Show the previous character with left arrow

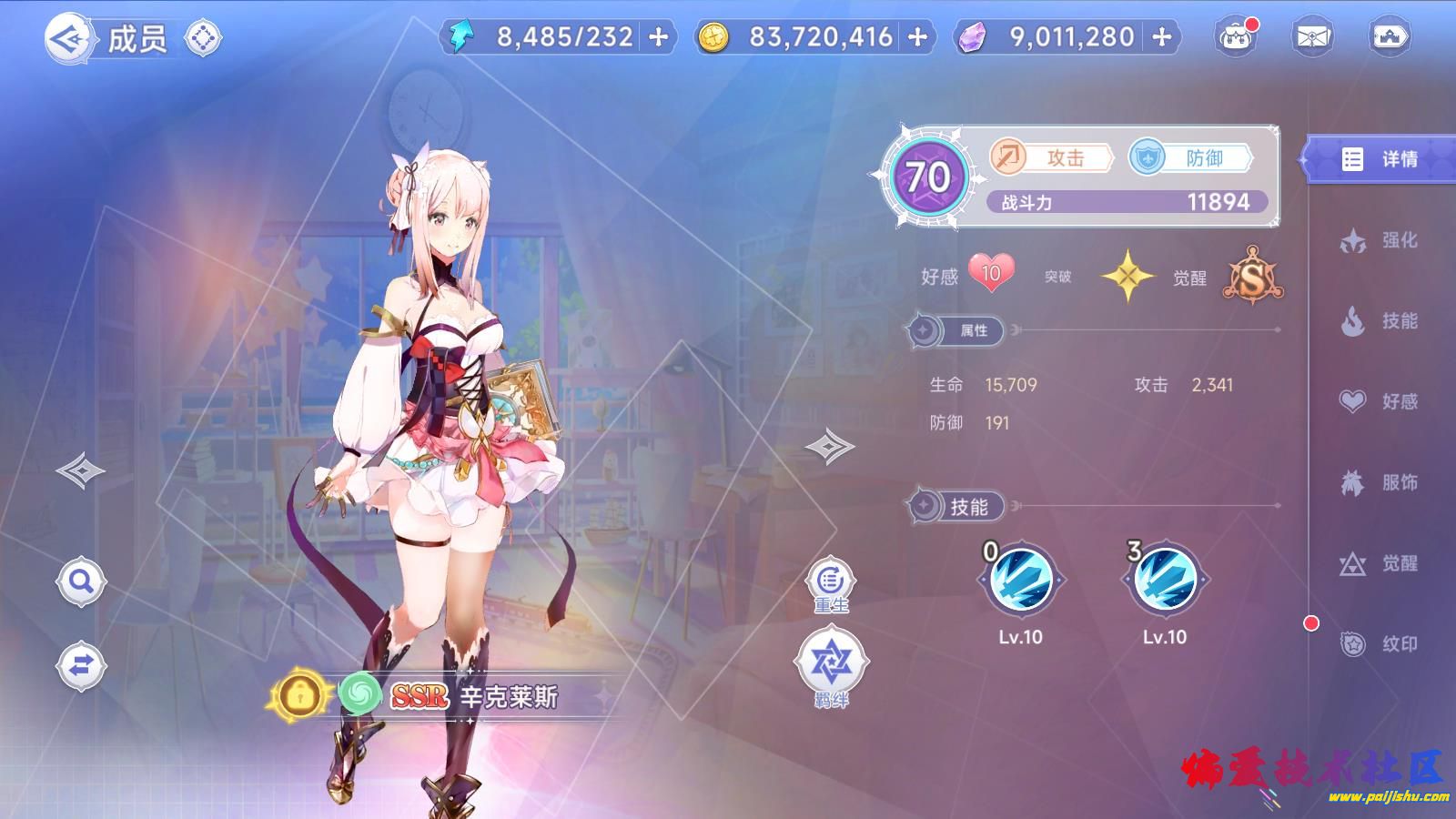tap(80, 470)
